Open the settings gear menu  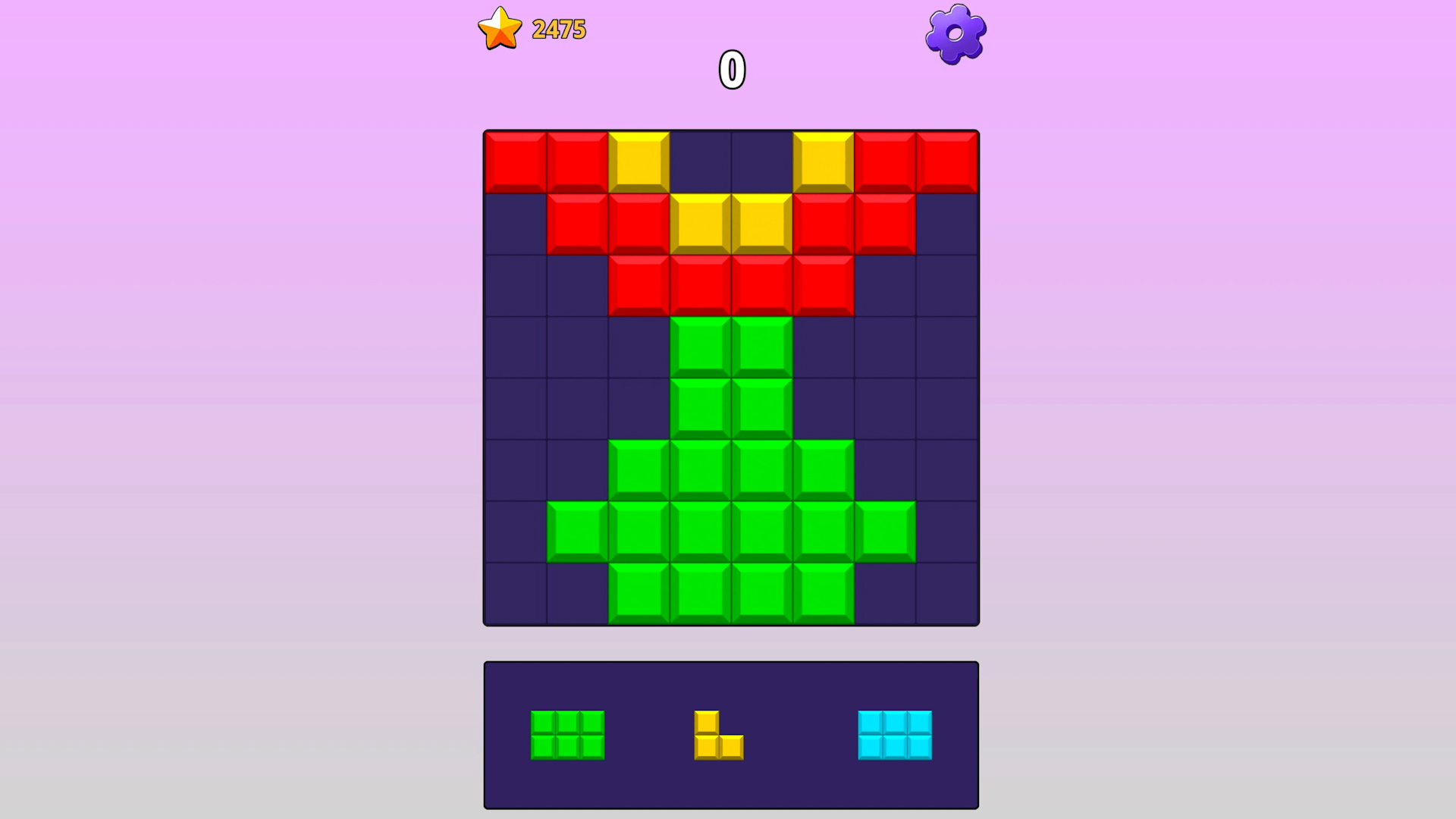[x=955, y=32]
